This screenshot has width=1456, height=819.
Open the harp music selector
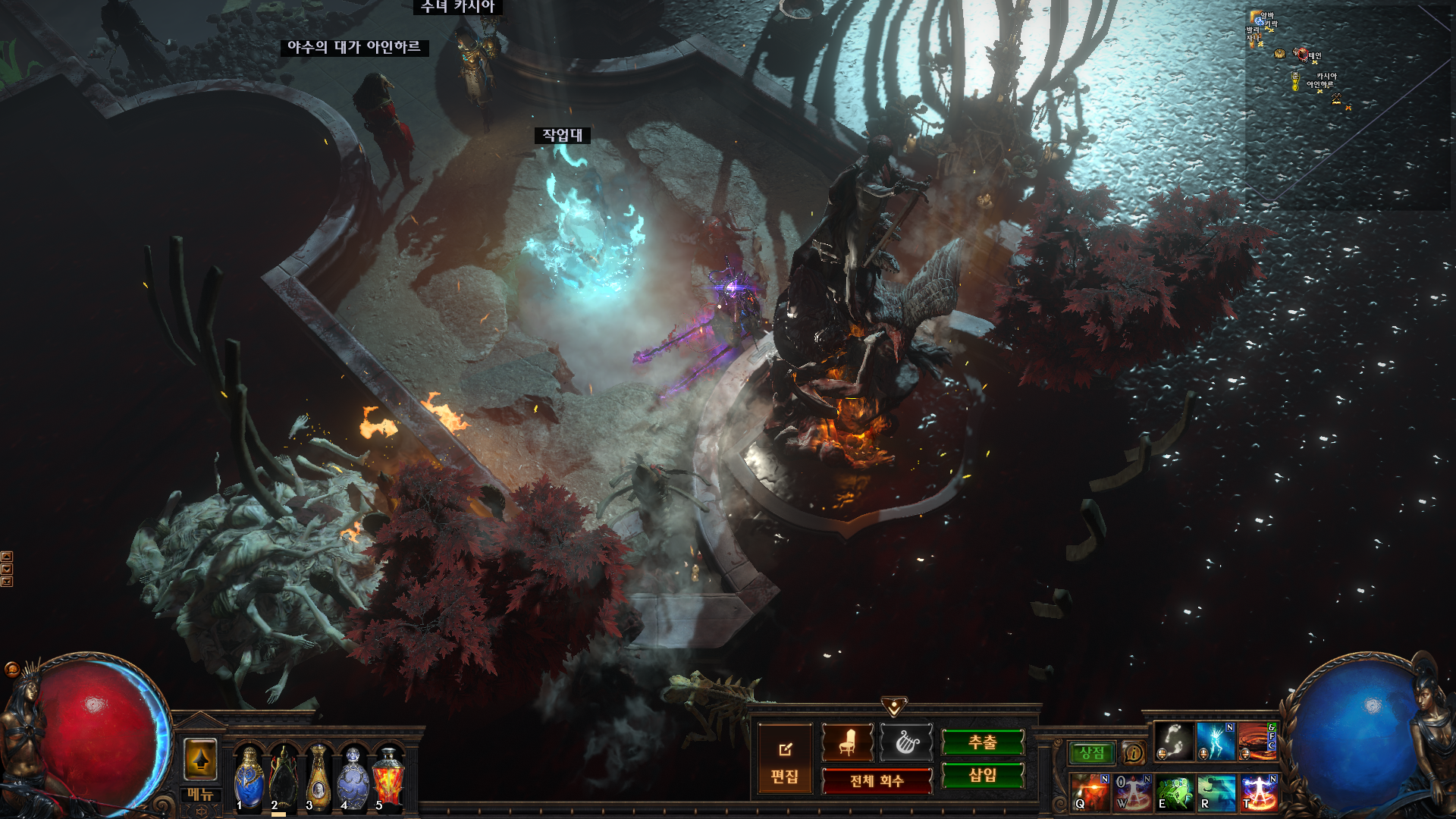(906, 742)
